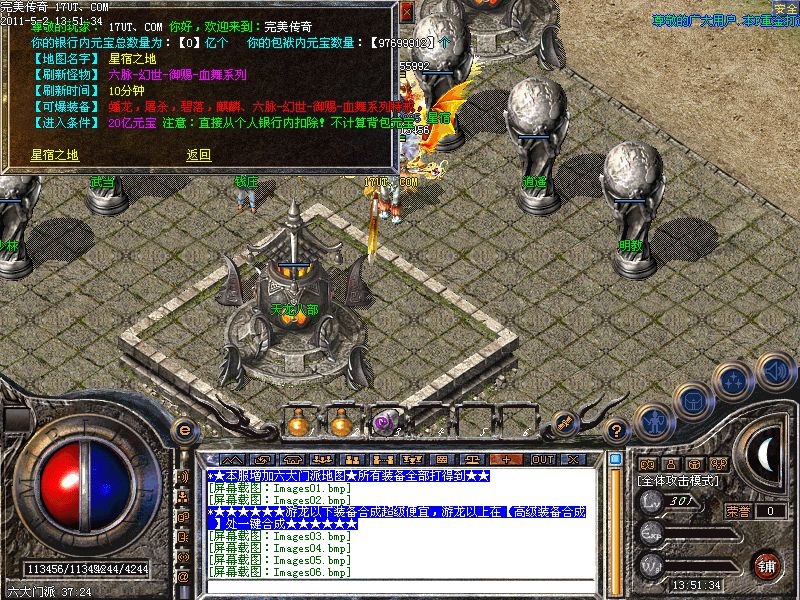Select the 返回 return option

click(x=198, y=155)
